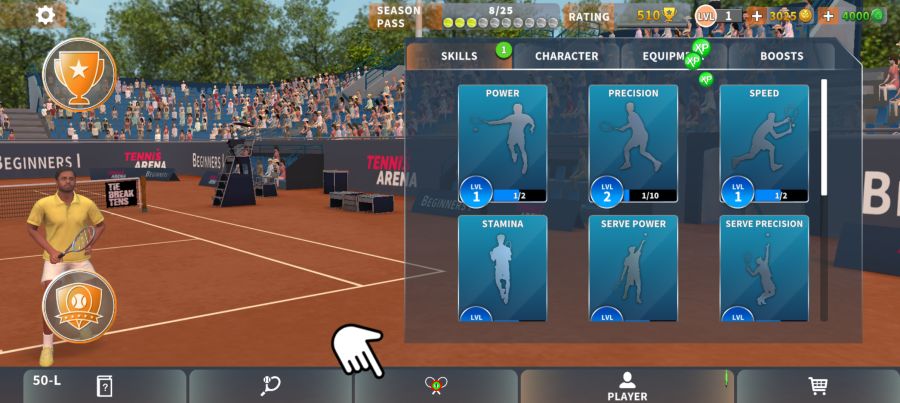Screen dimensions: 900x403
Task: Open the crossed rackets match tab
Action: coord(435,386)
